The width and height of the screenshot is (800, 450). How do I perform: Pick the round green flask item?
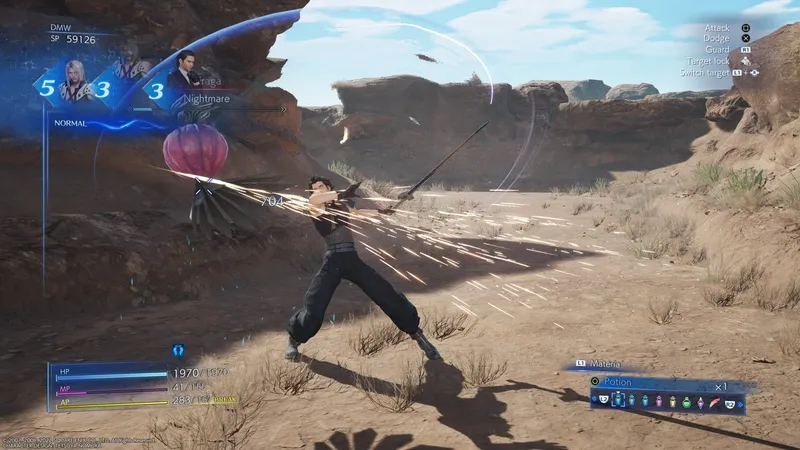pos(684,402)
